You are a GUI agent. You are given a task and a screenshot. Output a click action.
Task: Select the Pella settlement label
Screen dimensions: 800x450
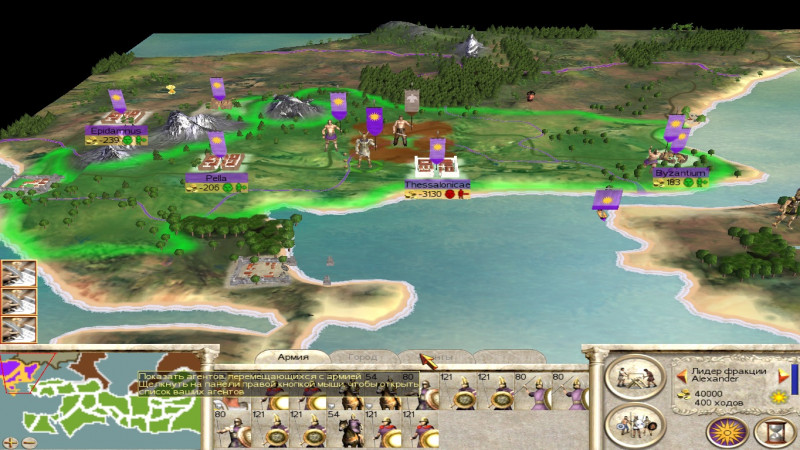point(216,177)
